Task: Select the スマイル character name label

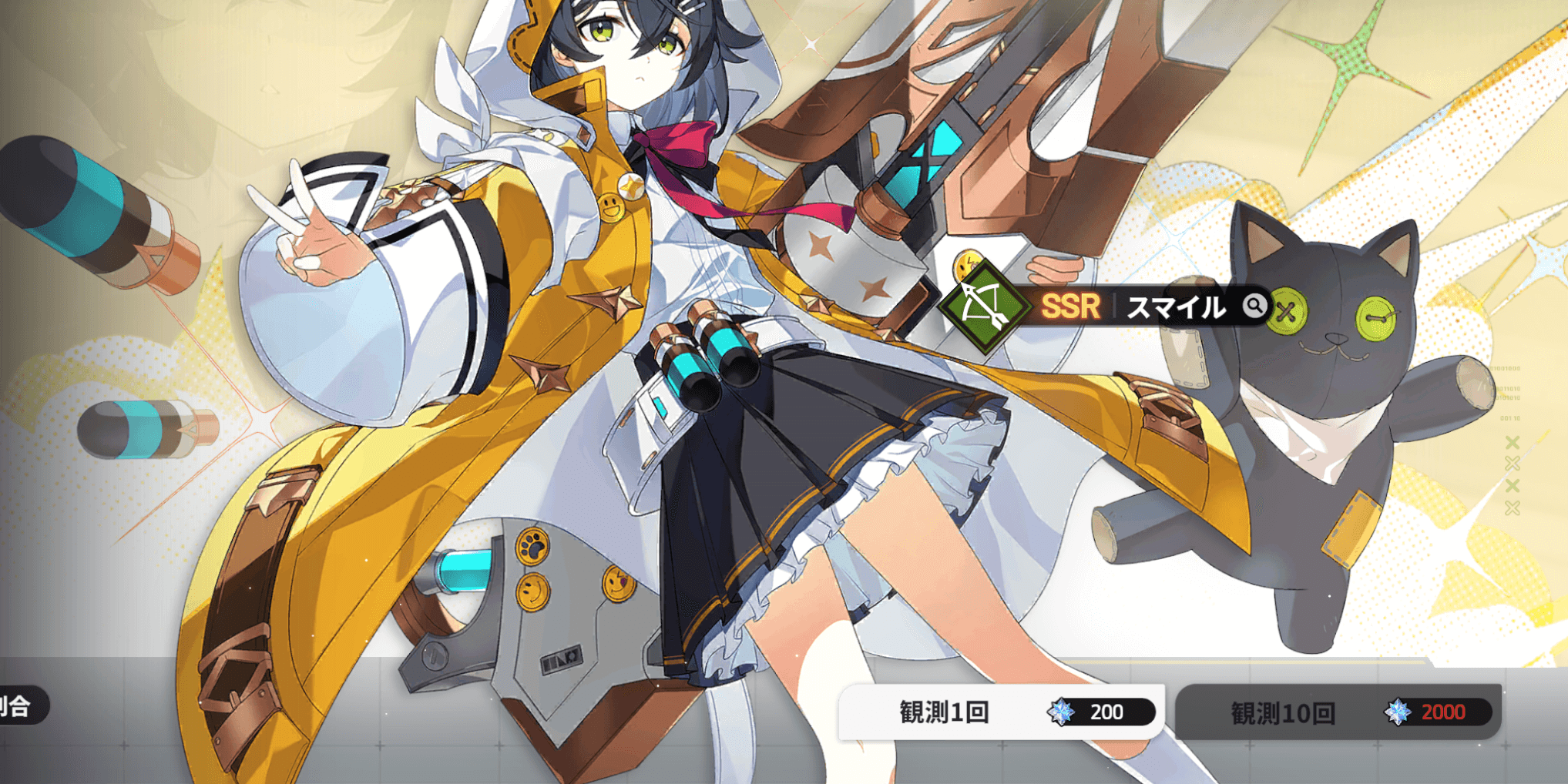Action: coord(1174,308)
